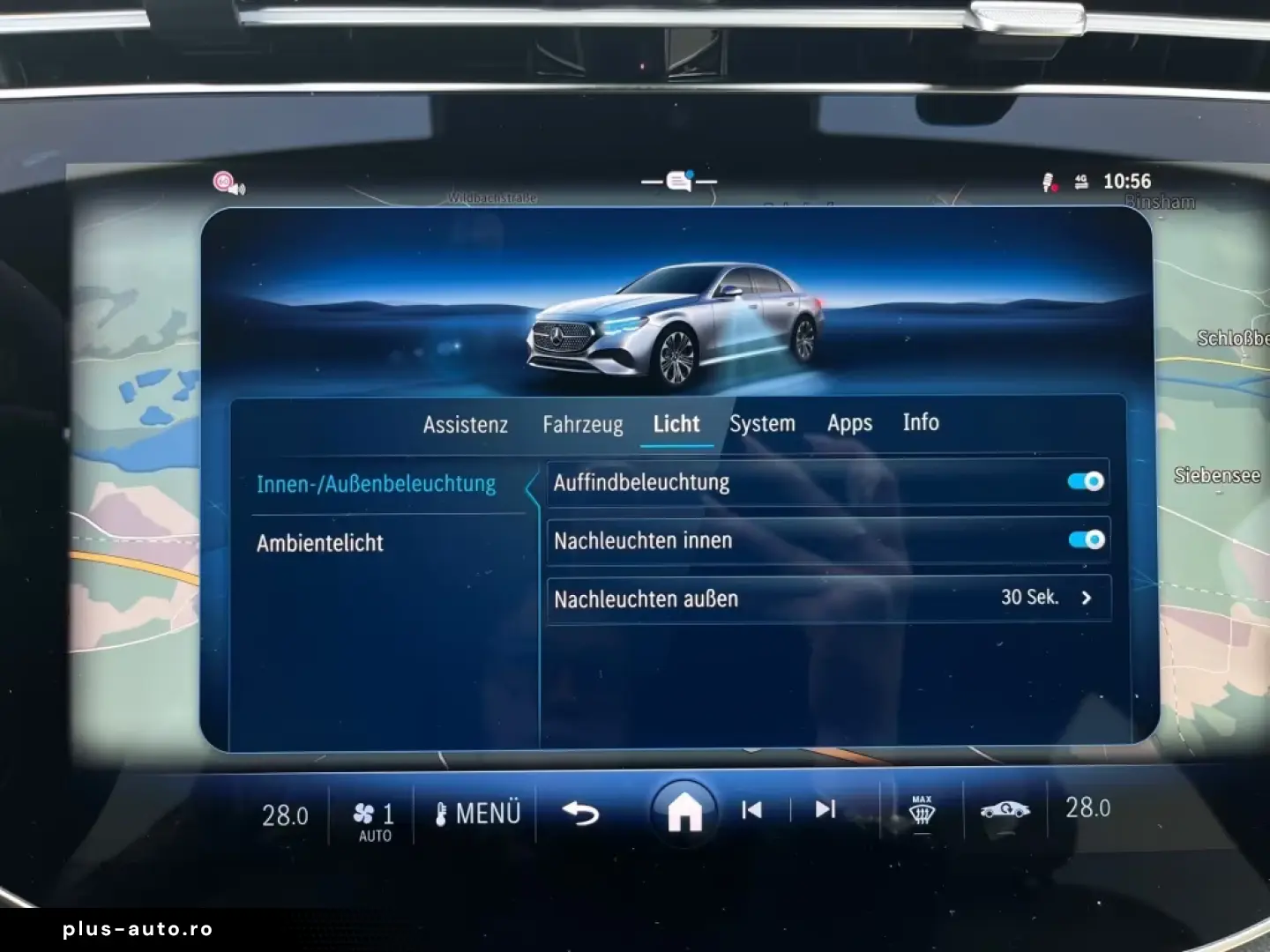This screenshot has height=952, width=1270.
Task: Switch to the Fahrzeug tab
Action: point(584,423)
